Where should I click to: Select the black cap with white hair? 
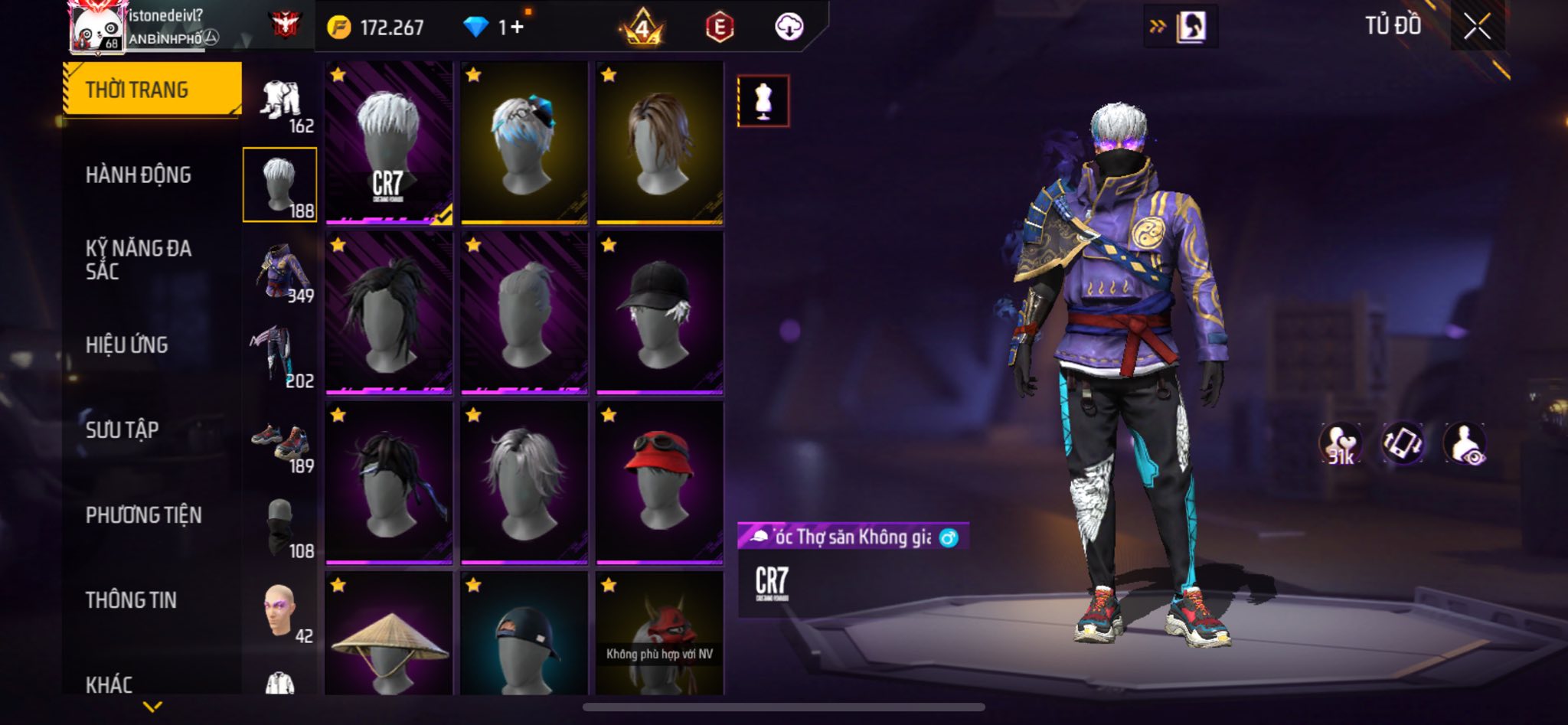[659, 313]
